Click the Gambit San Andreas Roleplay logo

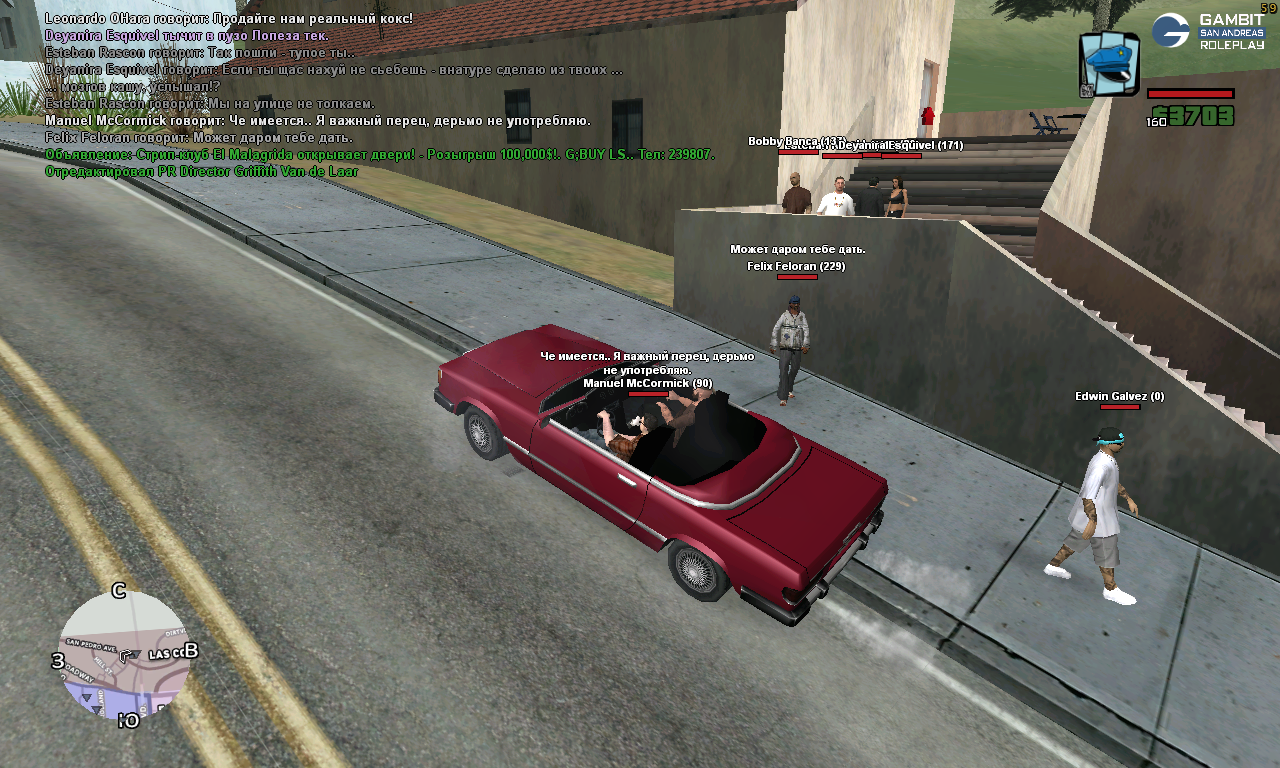(1207, 31)
